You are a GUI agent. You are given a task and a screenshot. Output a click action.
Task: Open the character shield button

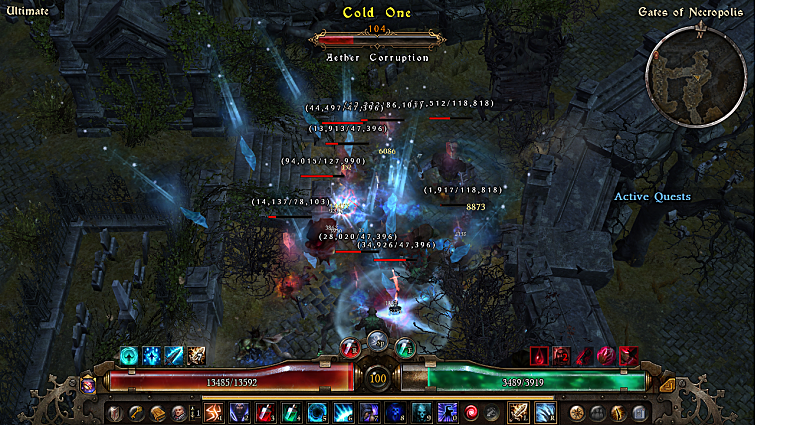tap(115, 411)
